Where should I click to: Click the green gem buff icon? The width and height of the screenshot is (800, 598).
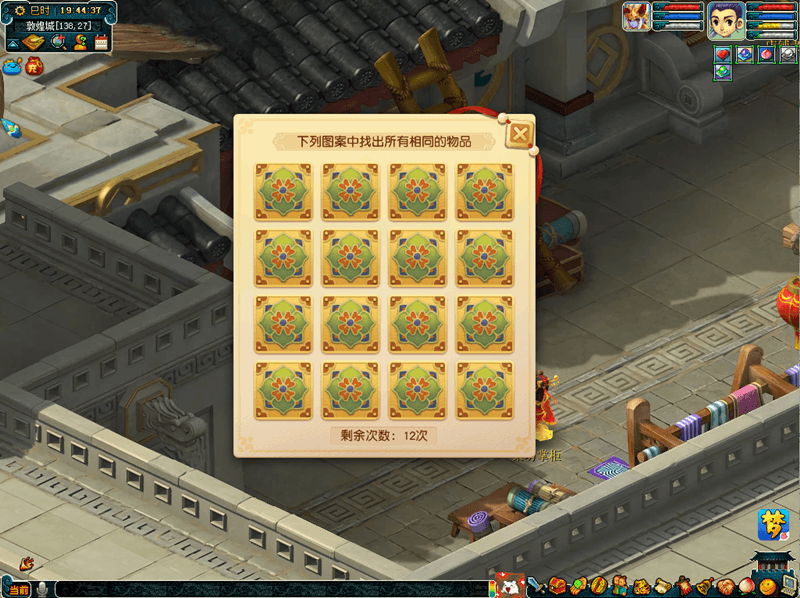click(x=723, y=72)
